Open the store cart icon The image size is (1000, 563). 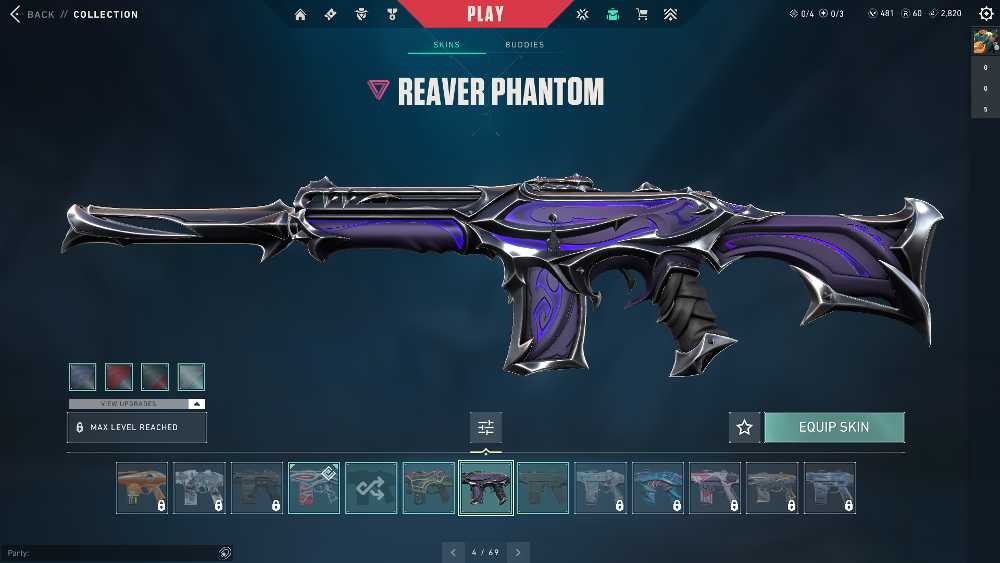click(642, 15)
